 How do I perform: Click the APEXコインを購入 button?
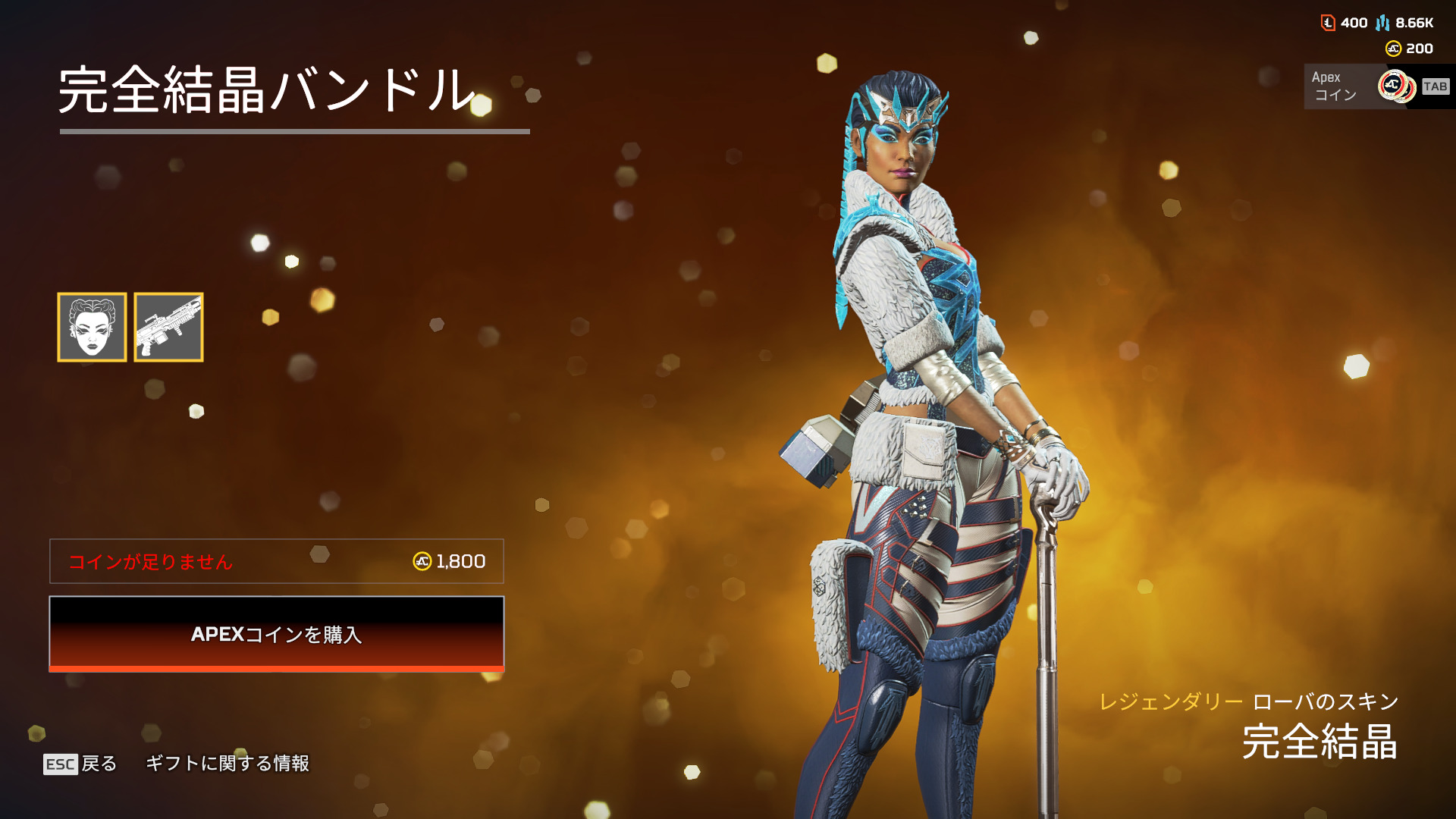click(x=276, y=634)
